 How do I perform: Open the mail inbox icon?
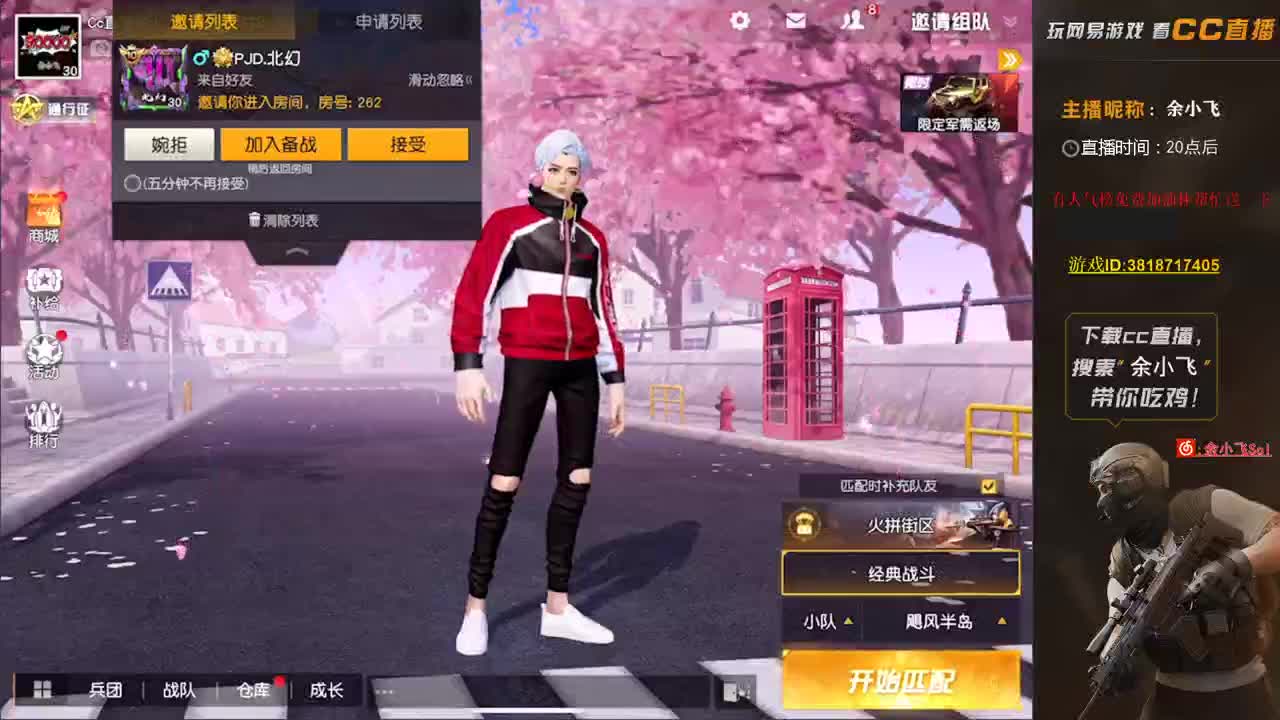coord(795,21)
